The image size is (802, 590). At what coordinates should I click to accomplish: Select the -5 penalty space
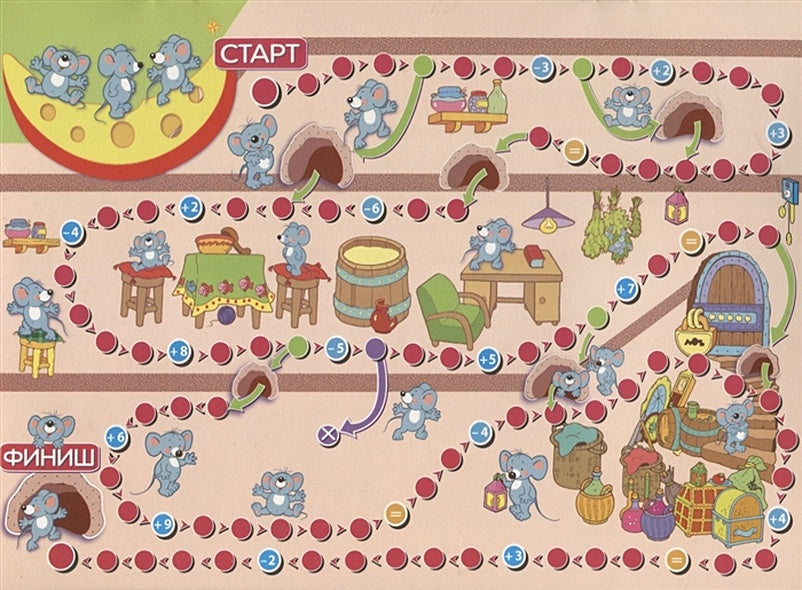click(x=335, y=349)
